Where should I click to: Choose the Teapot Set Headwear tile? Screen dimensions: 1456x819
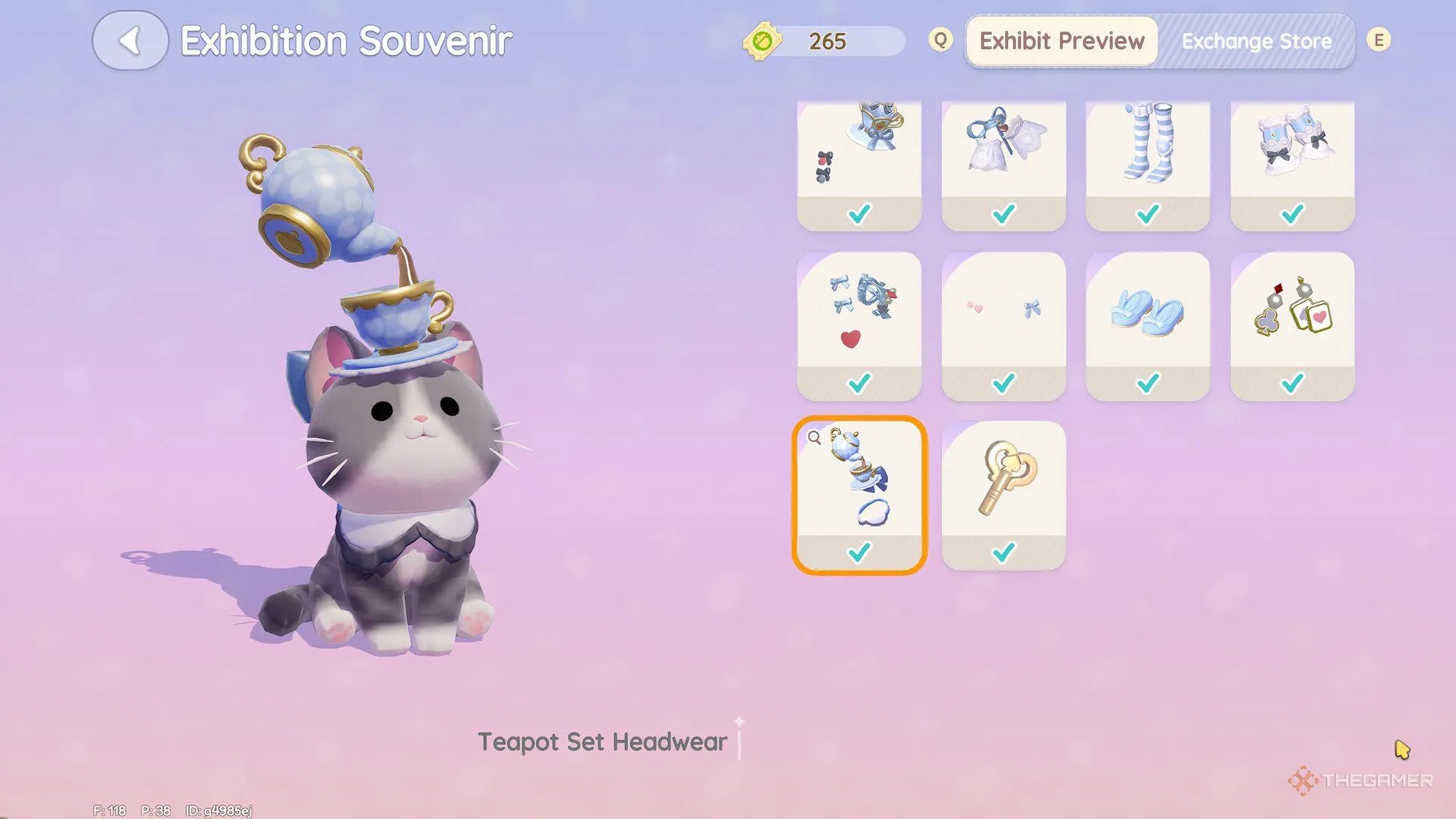[x=859, y=494]
